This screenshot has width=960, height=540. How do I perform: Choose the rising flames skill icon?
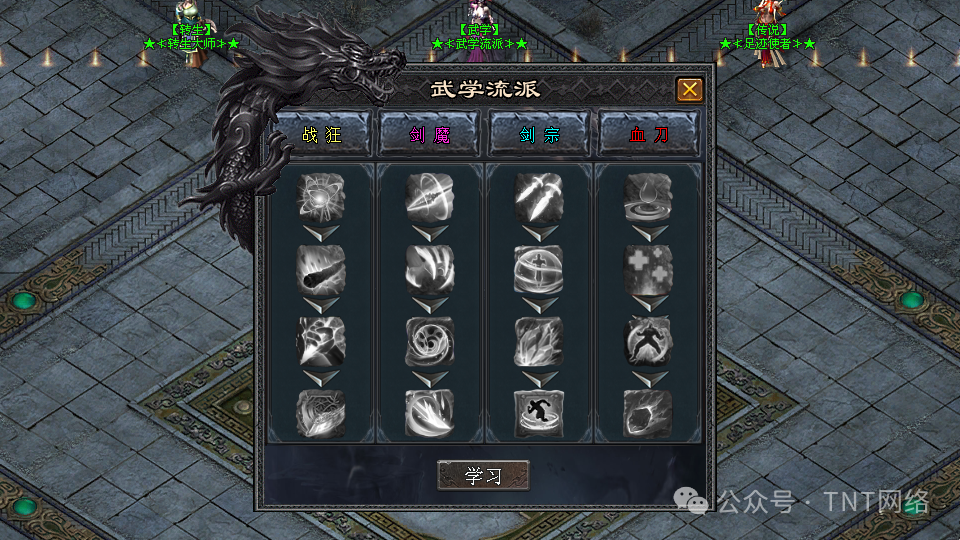pos(539,341)
